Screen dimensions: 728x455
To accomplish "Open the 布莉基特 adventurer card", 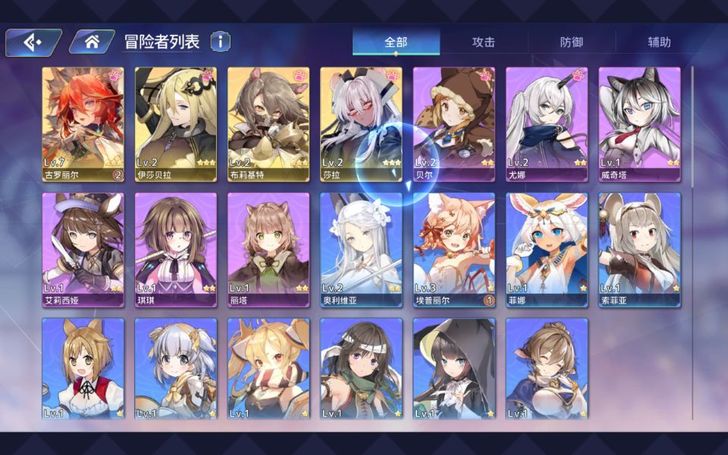I will pyautogui.click(x=268, y=122).
